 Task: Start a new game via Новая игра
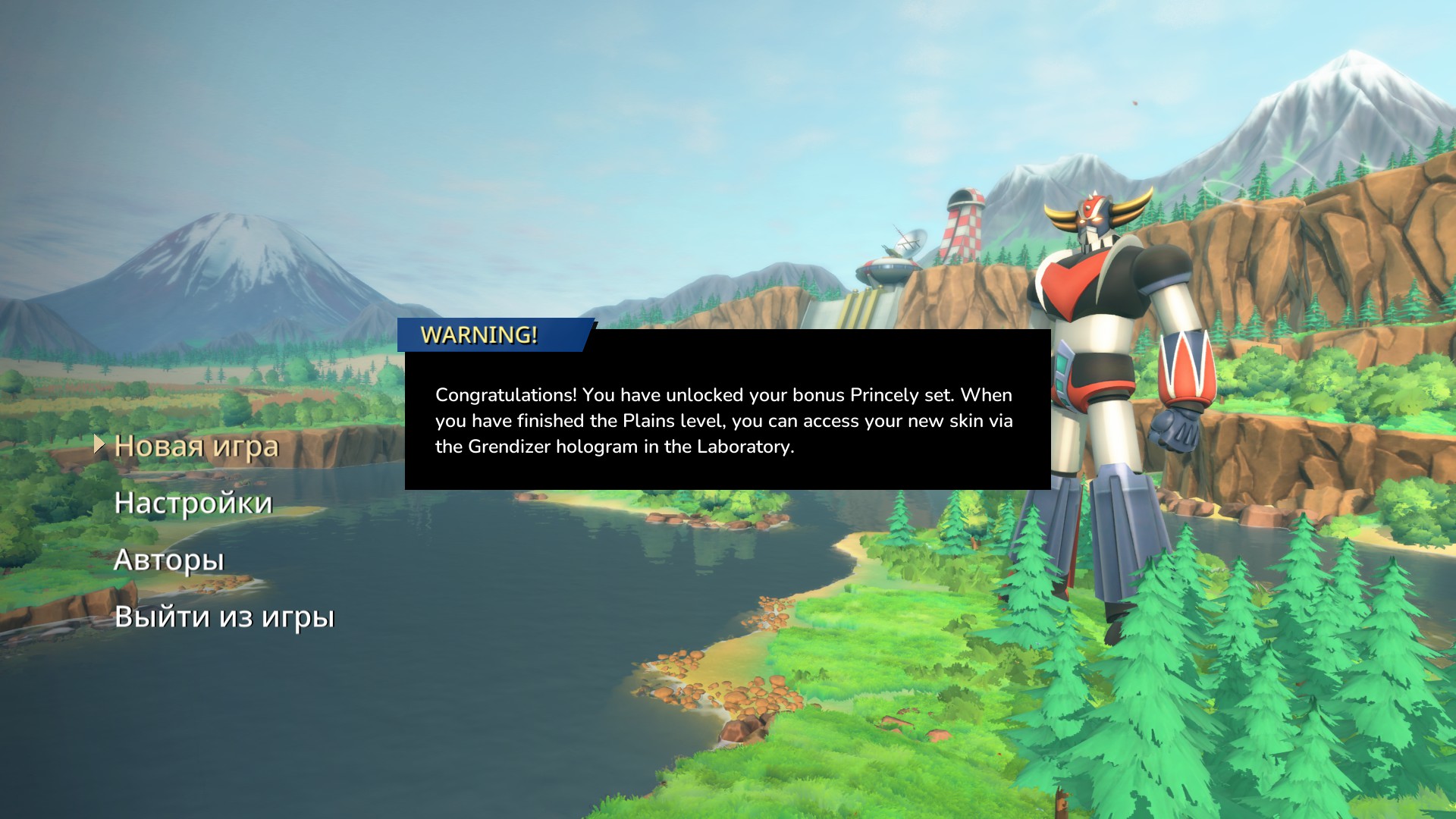[x=196, y=446]
